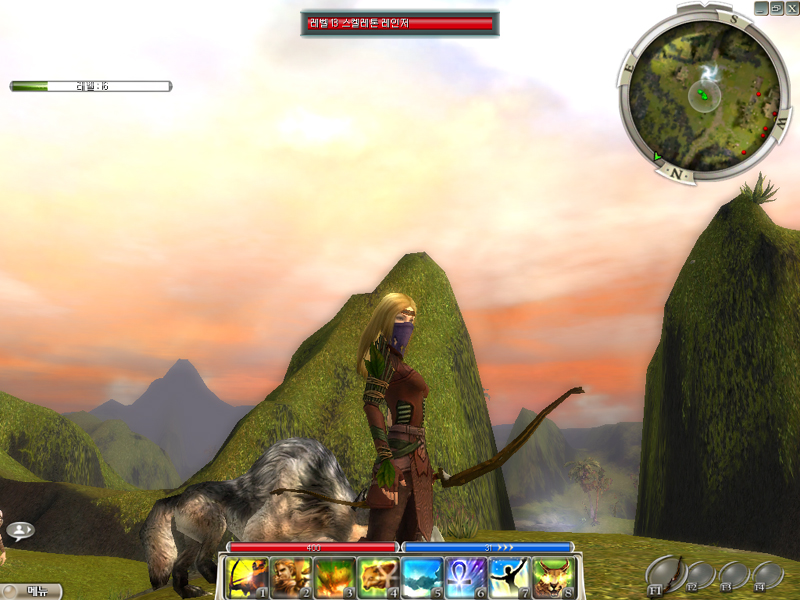Click the skeleton ranger target bar

pos(400,23)
